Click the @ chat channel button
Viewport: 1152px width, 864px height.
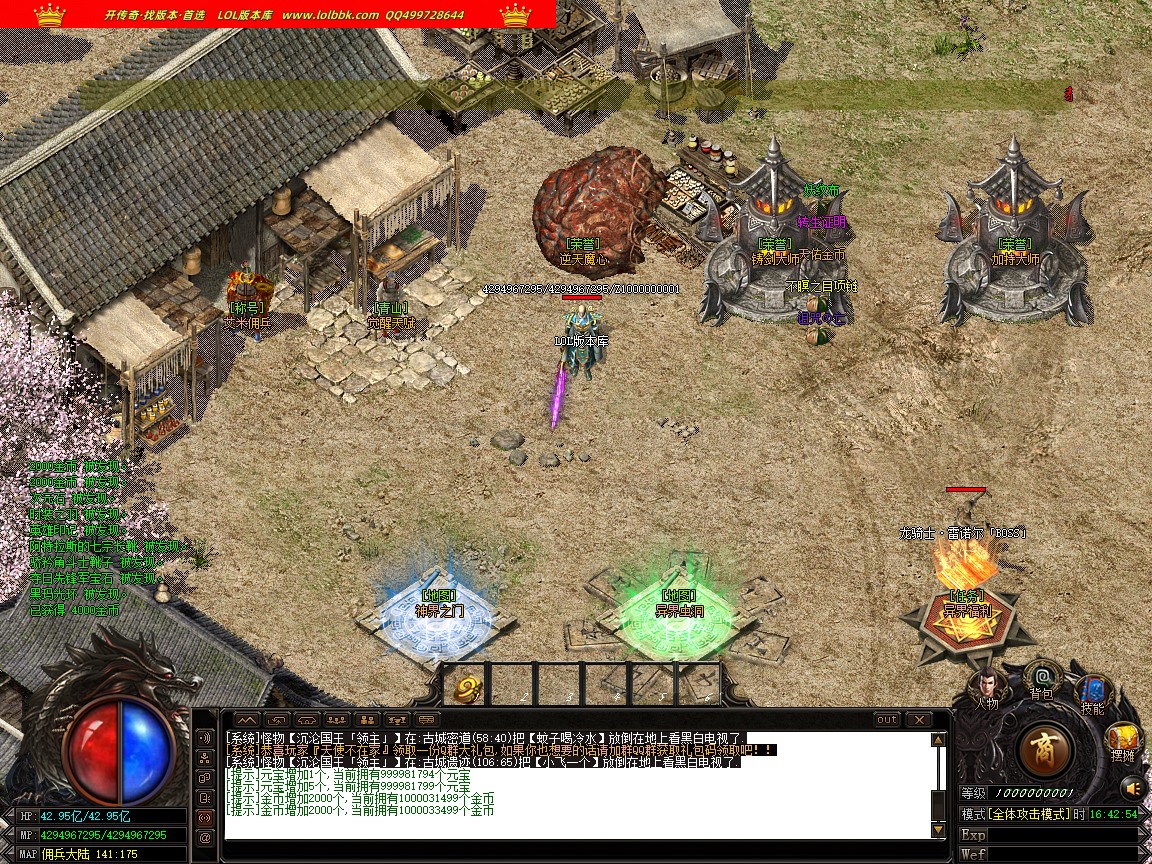(x=206, y=837)
